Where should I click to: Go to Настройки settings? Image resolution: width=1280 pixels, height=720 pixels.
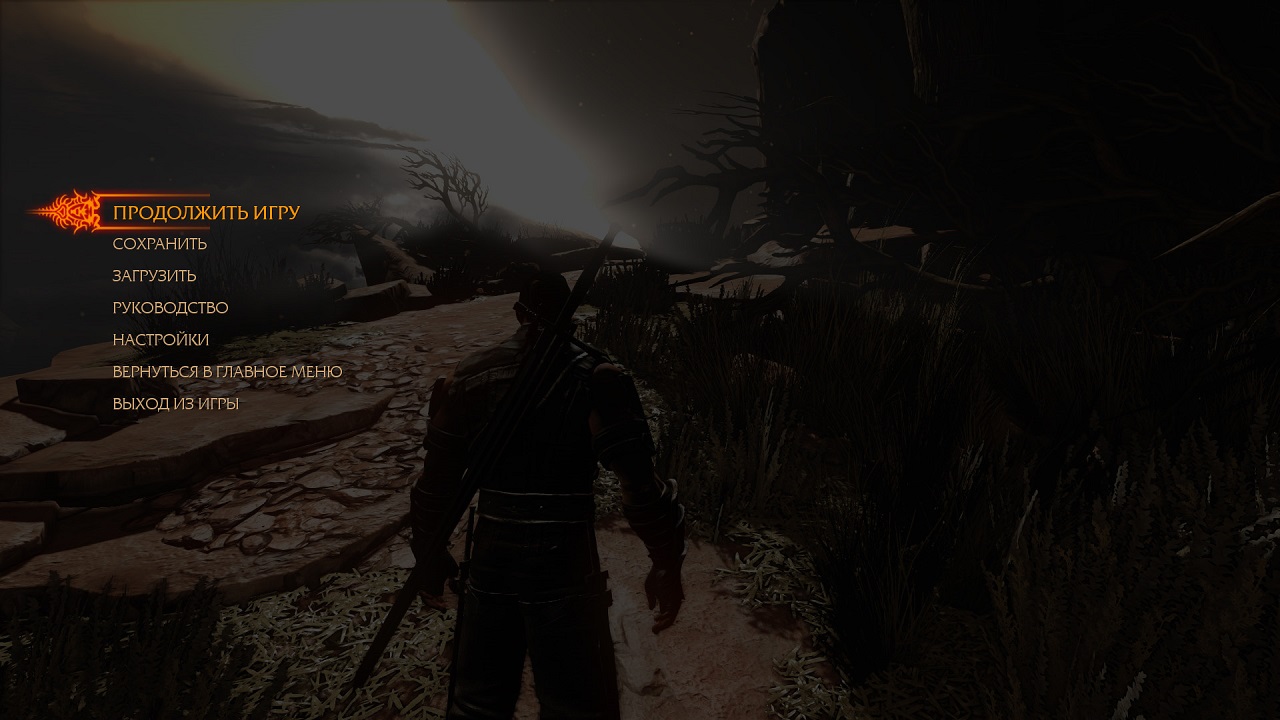(161, 340)
